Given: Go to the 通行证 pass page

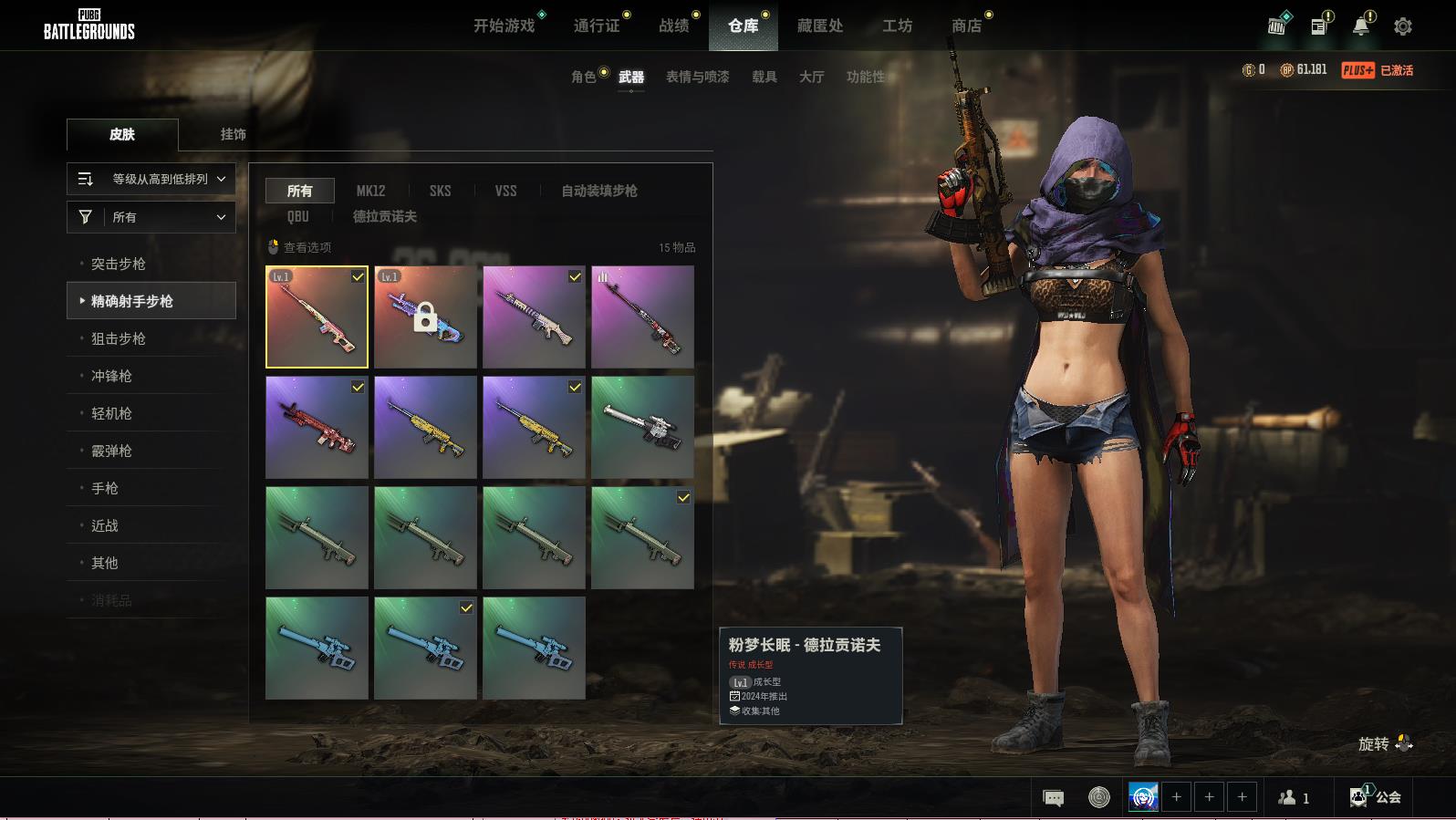Looking at the screenshot, I should 597,26.
